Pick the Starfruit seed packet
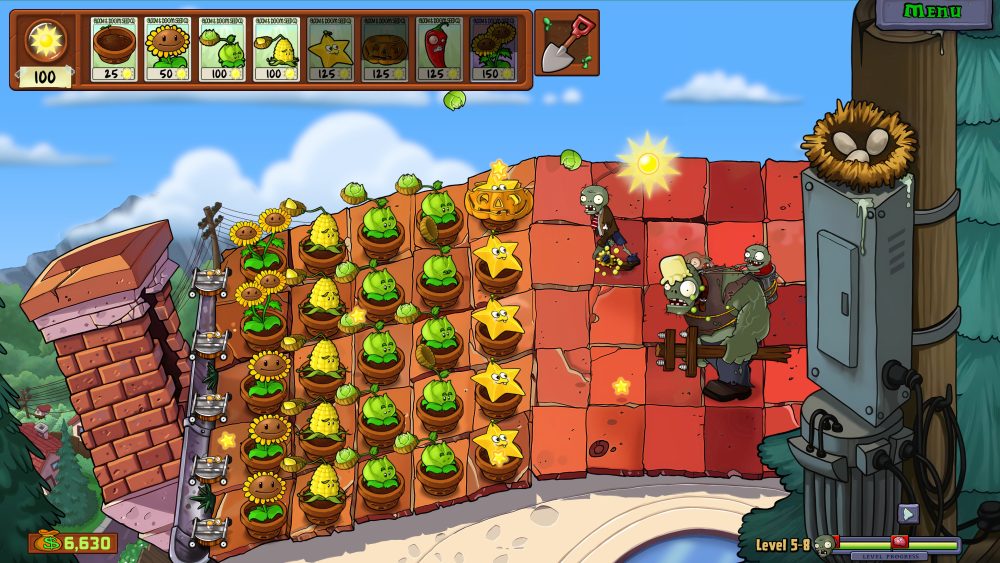 coord(331,48)
